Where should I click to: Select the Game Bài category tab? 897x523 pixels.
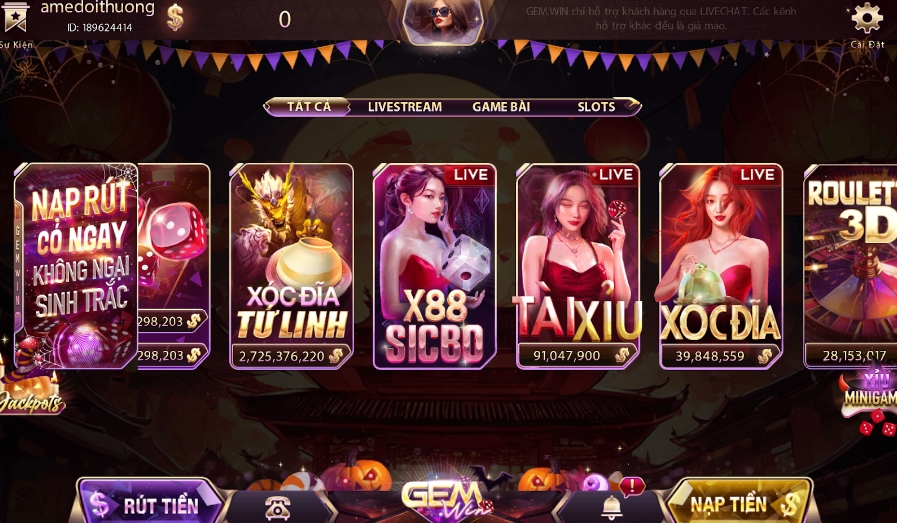click(500, 107)
